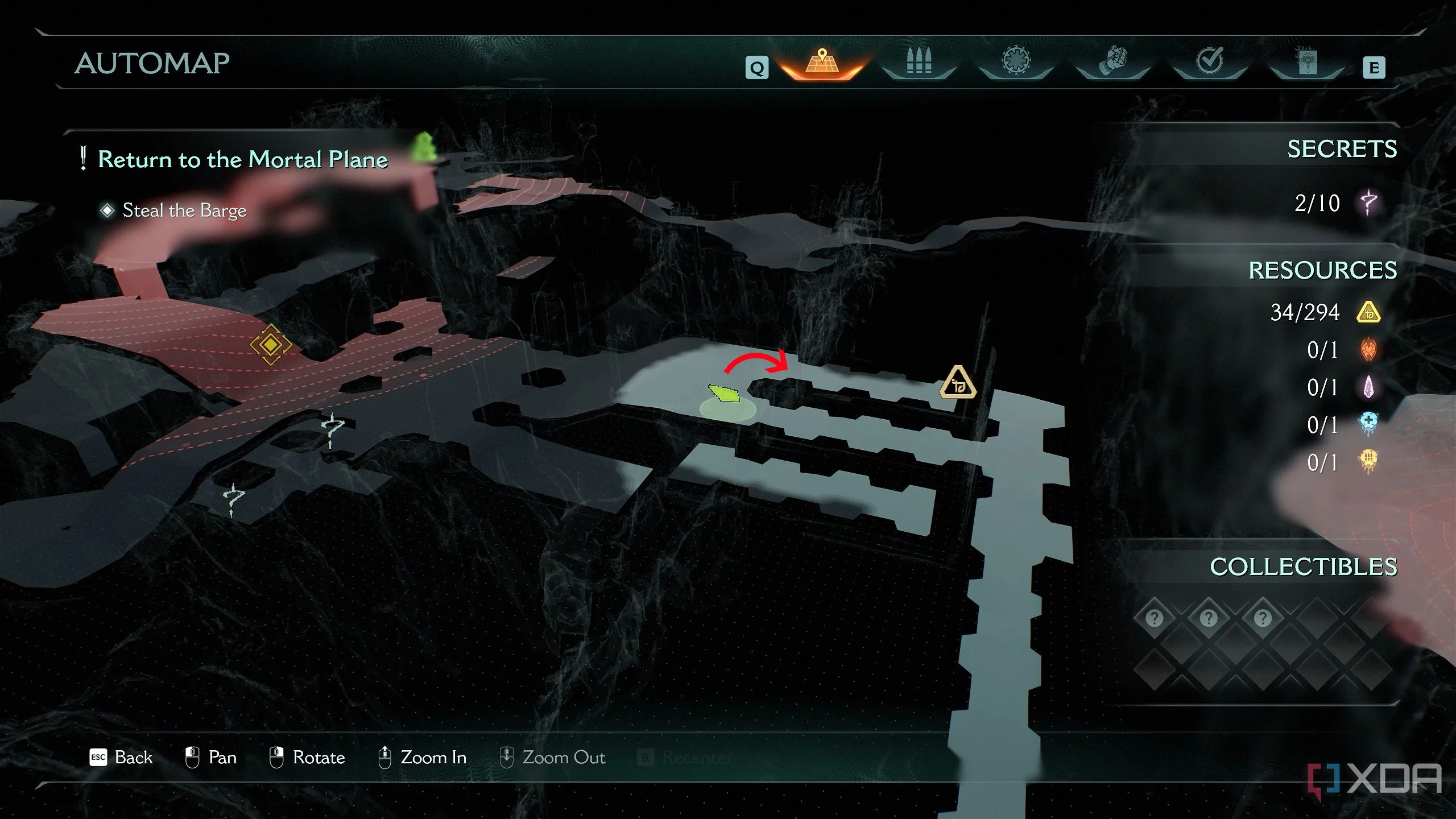Select the Automap tab with map pin icon
The height and width of the screenshot is (819, 1456).
(x=822, y=63)
